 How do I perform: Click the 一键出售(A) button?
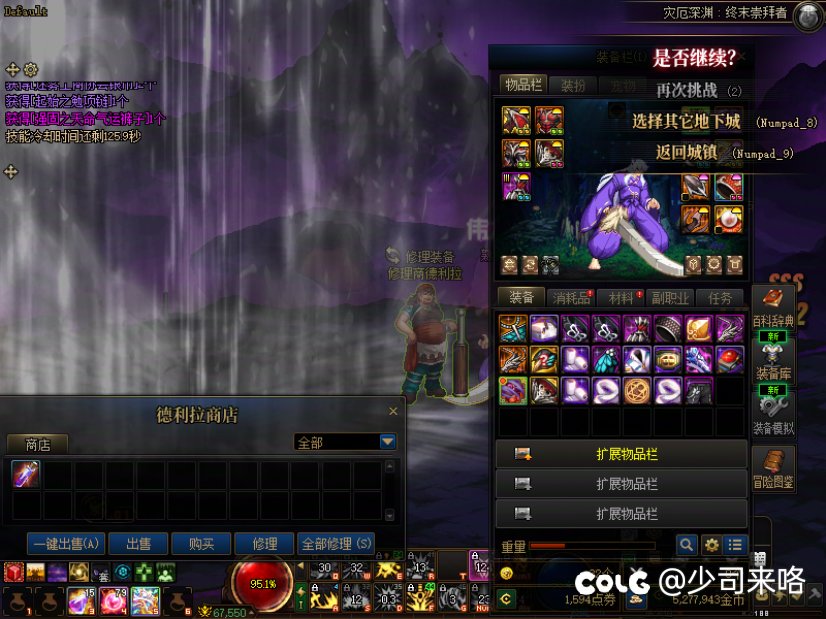(x=67, y=544)
